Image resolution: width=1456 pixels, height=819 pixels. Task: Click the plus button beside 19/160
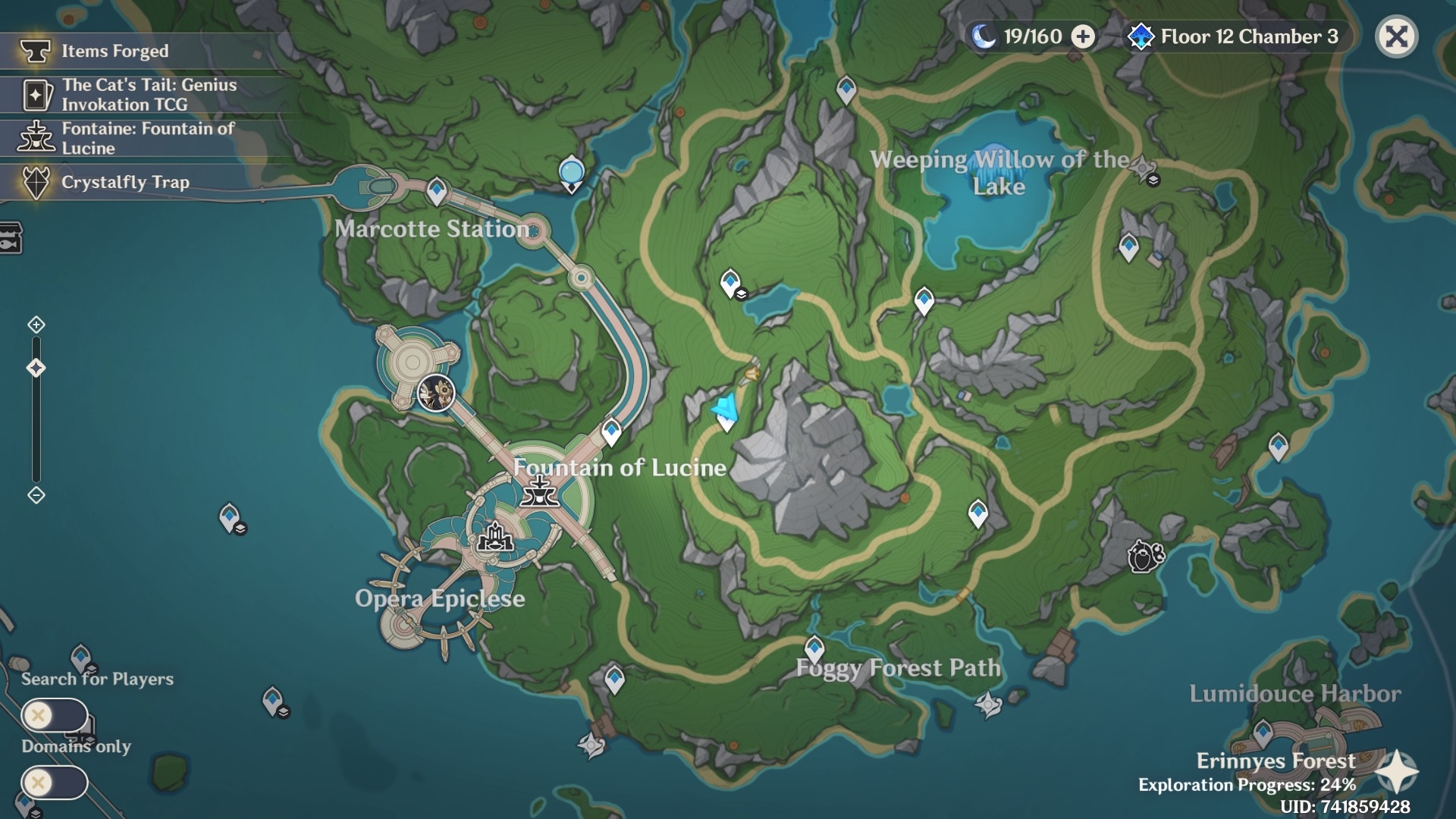point(1083,36)
